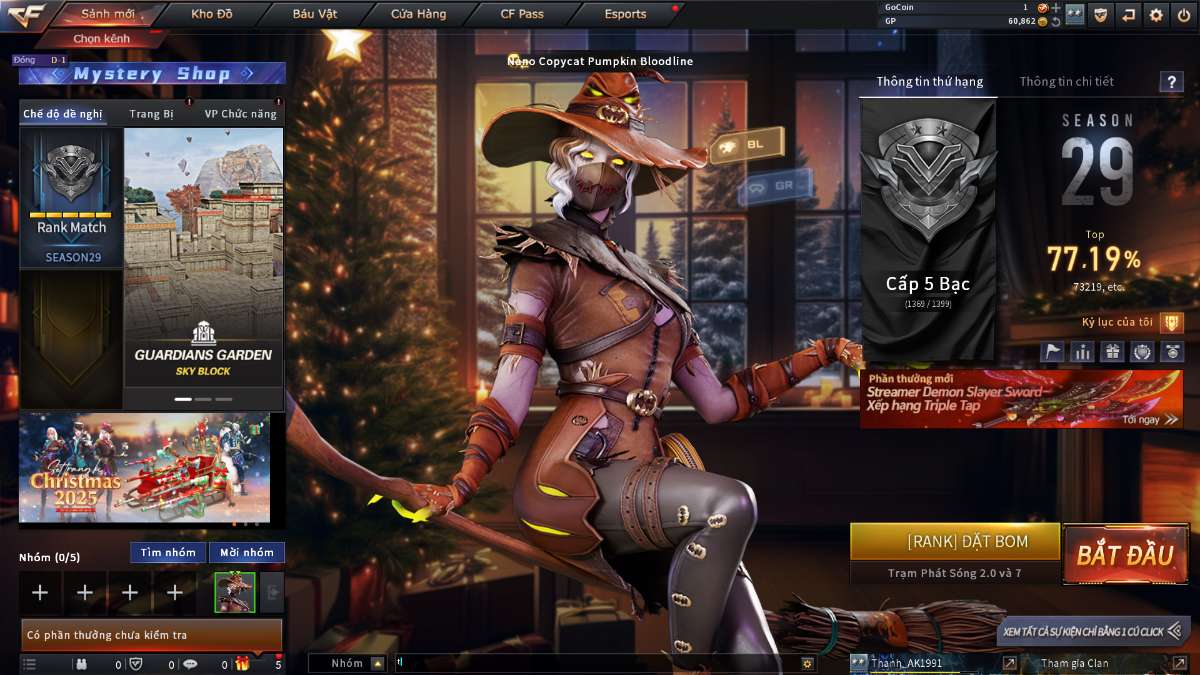Viewport: 1200px width, 675px height.
Task: Open the [RANK] ĐẶT BOM mode selector
Action: click(954, 542)
